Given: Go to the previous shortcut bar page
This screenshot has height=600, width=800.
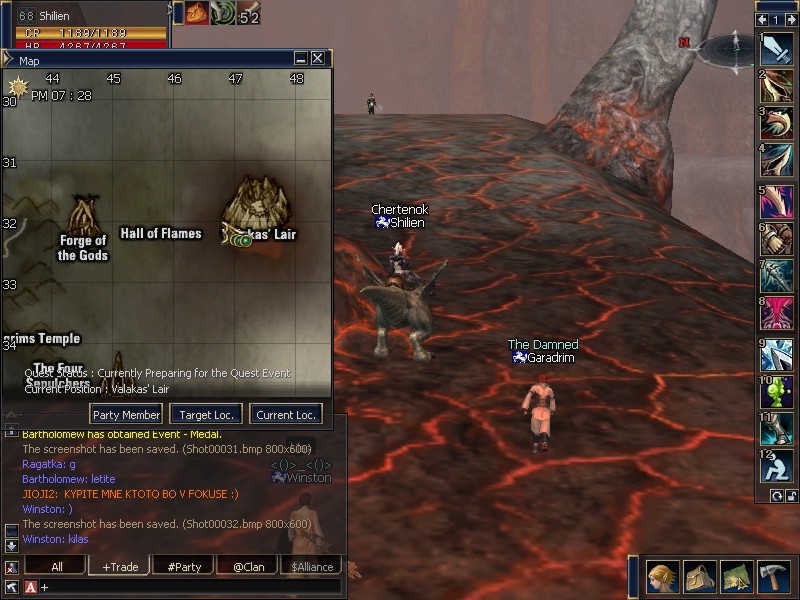Looking at the screenshot, I should pos(762,19).
